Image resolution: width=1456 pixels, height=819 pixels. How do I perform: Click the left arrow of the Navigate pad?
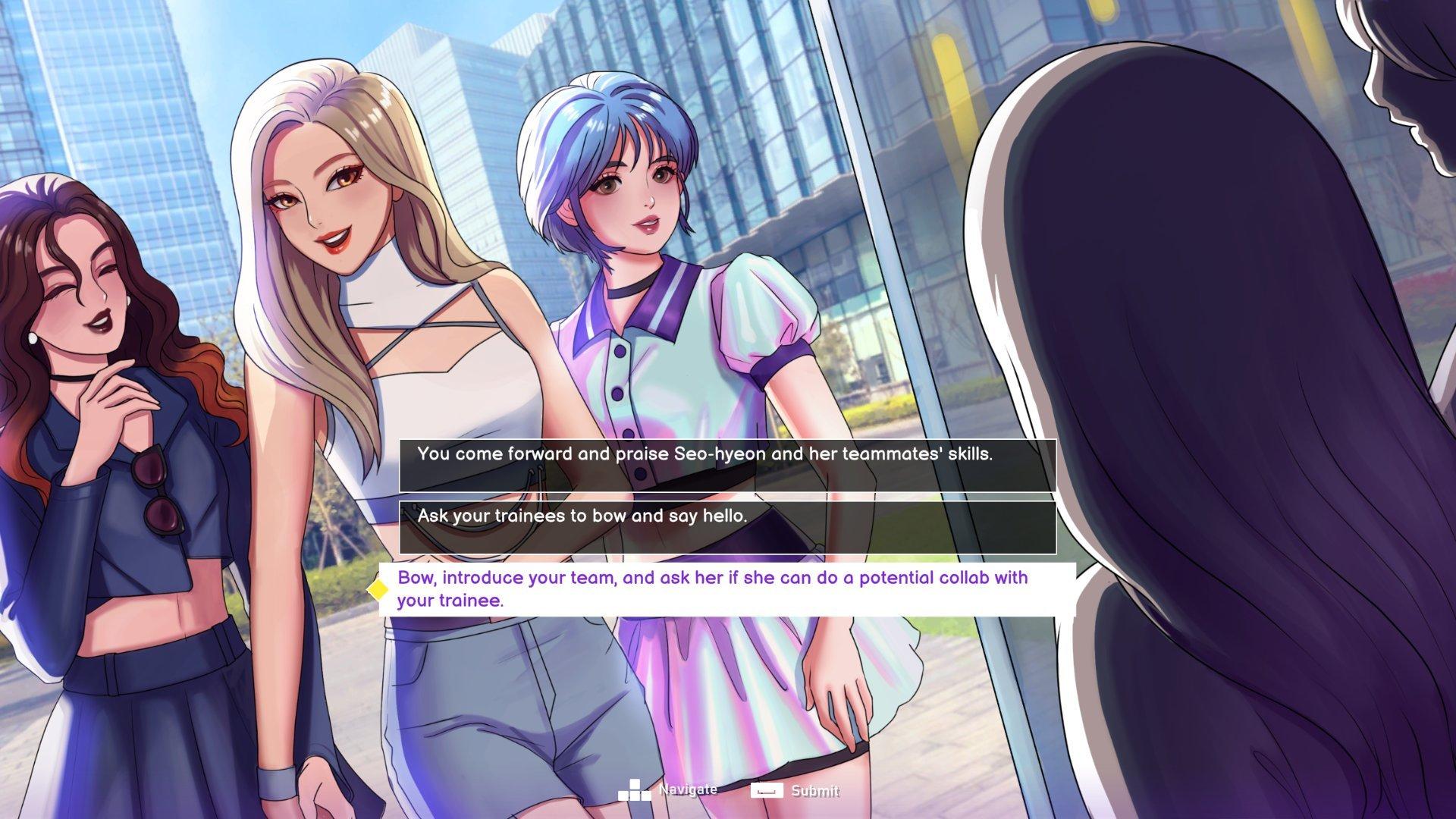coord(624,795)
